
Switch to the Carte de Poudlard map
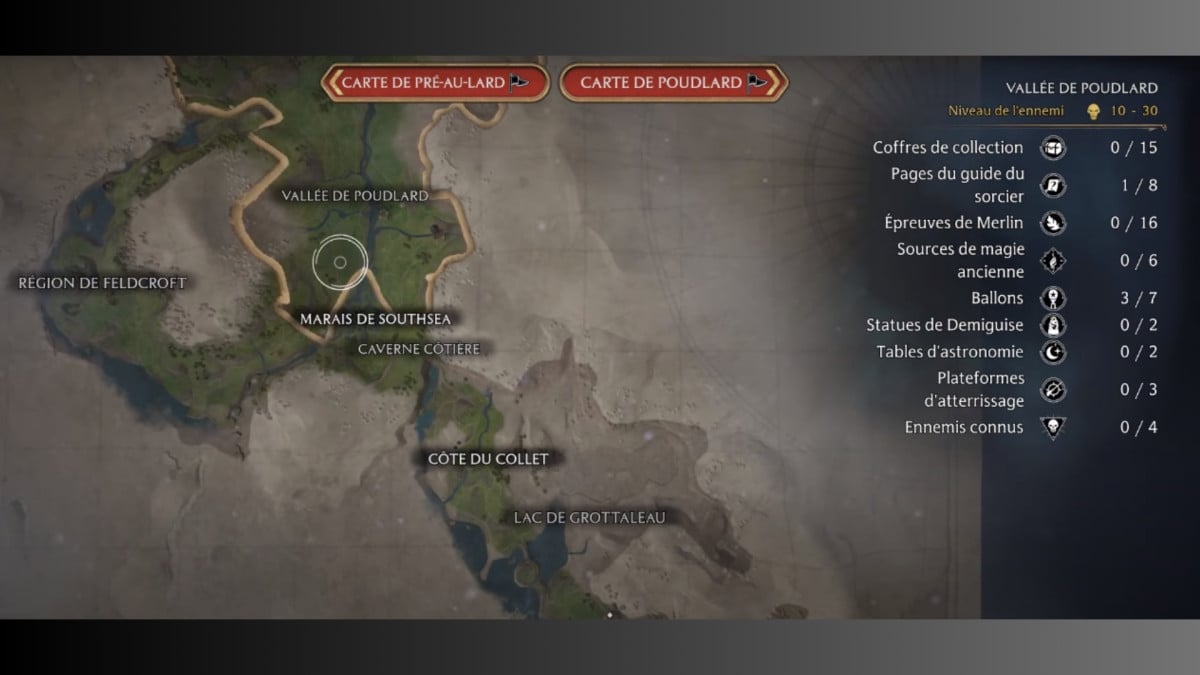[674, 83]
